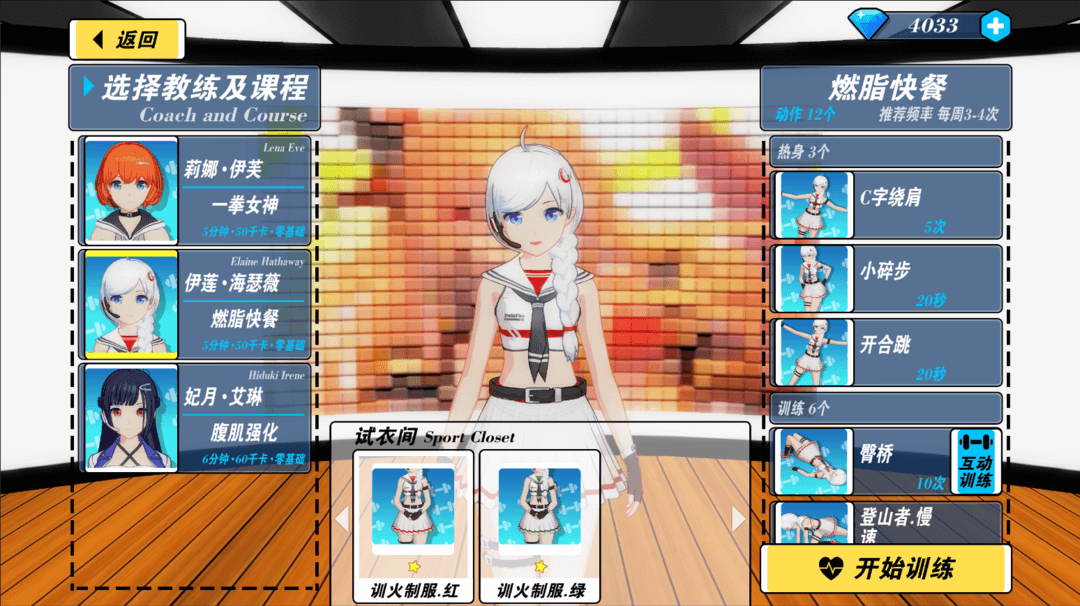The height and width of the screenshot is (606, 1080).
Task: Show previous outfits with the left closet arrow
Action: point(341,519)
